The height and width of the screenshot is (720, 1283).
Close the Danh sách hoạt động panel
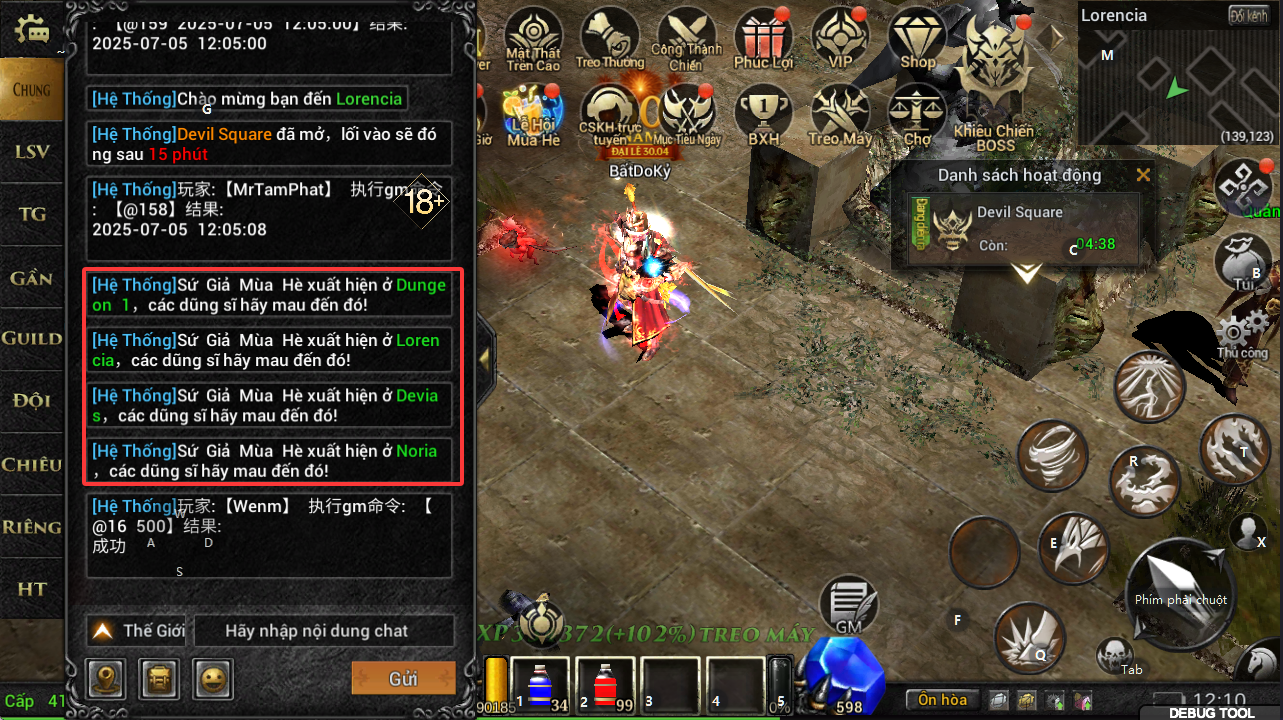click(1143, 176)
